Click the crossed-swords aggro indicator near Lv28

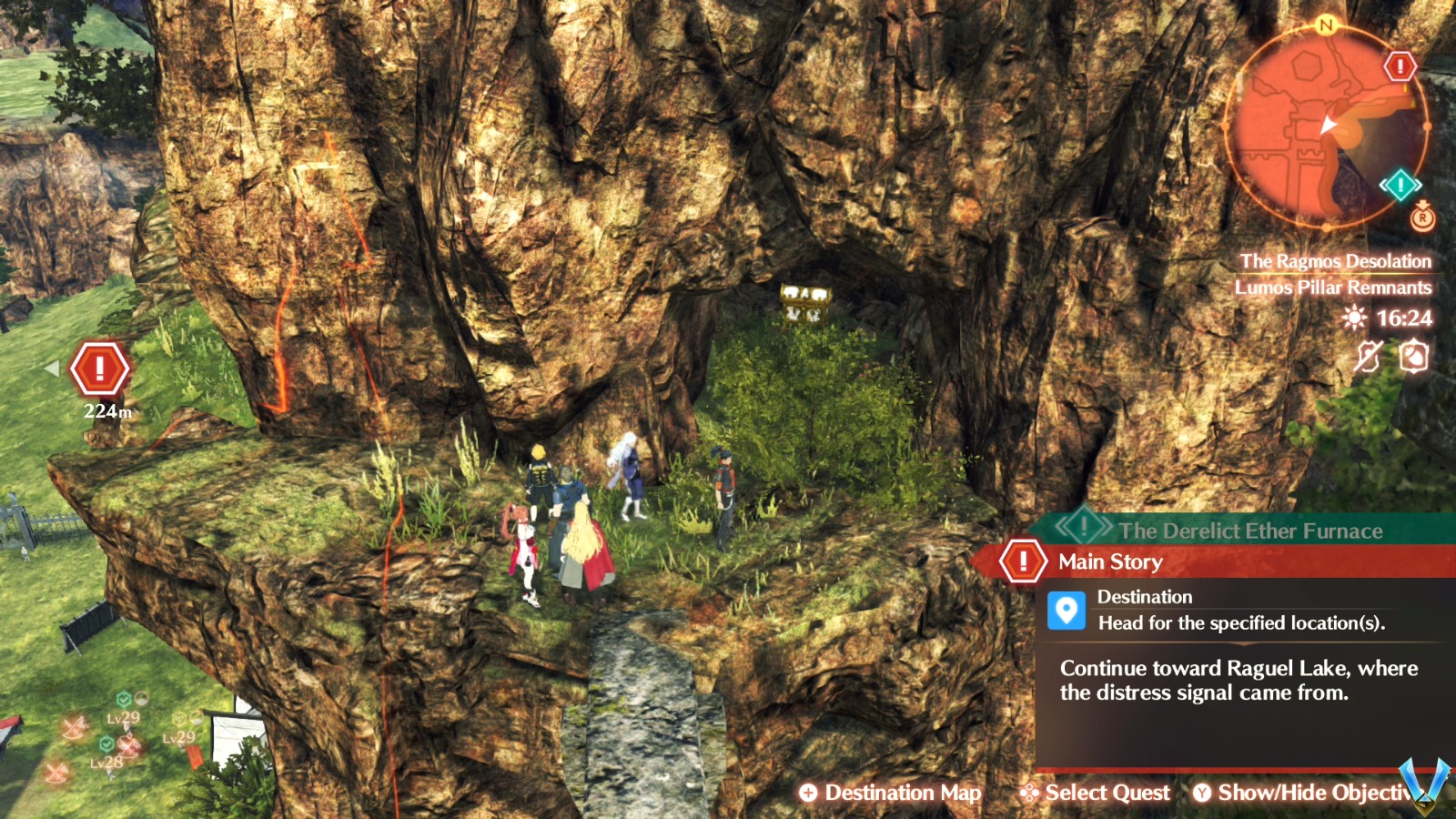click(127, 746)
